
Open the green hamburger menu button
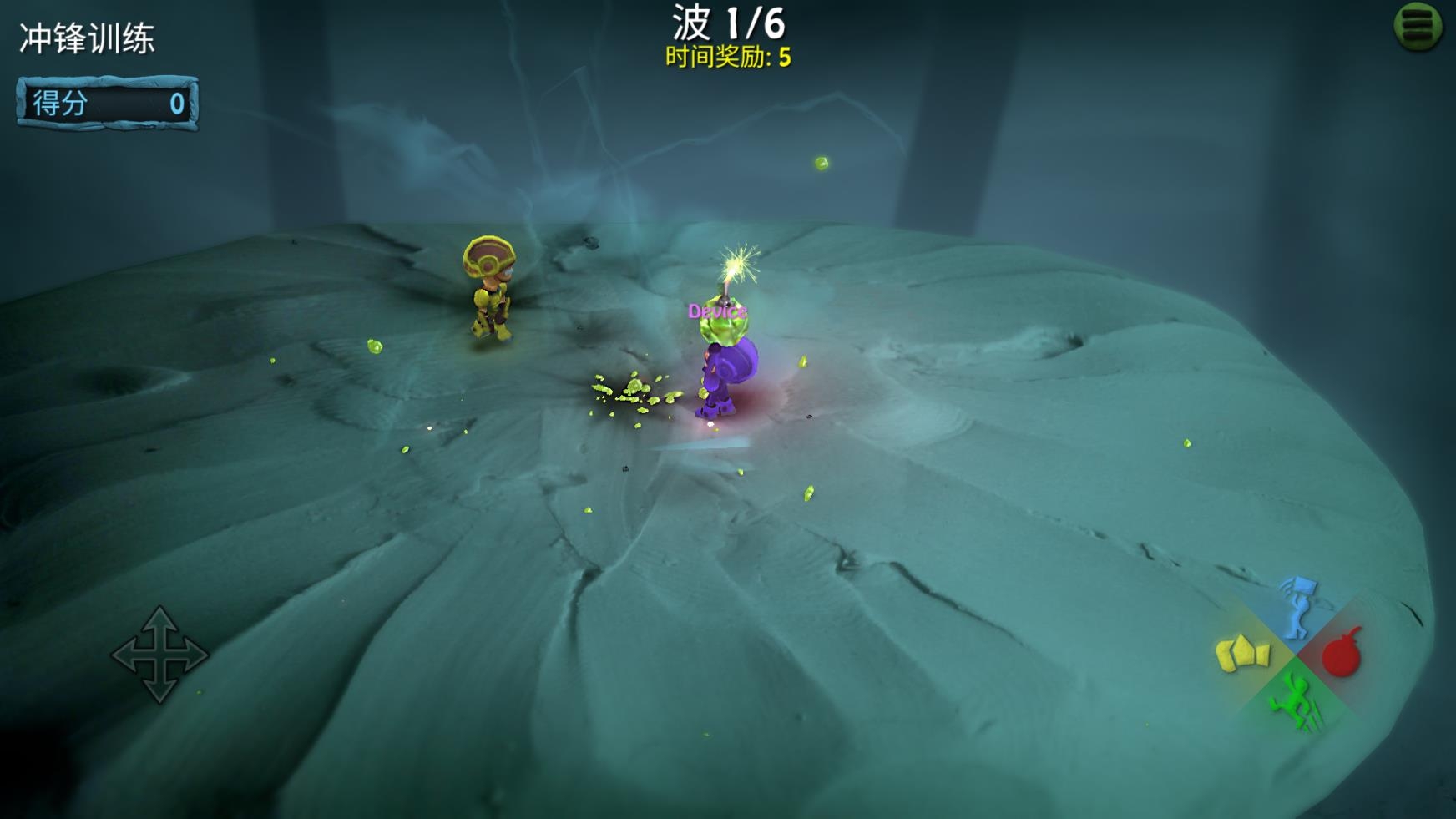point(1418,26)
